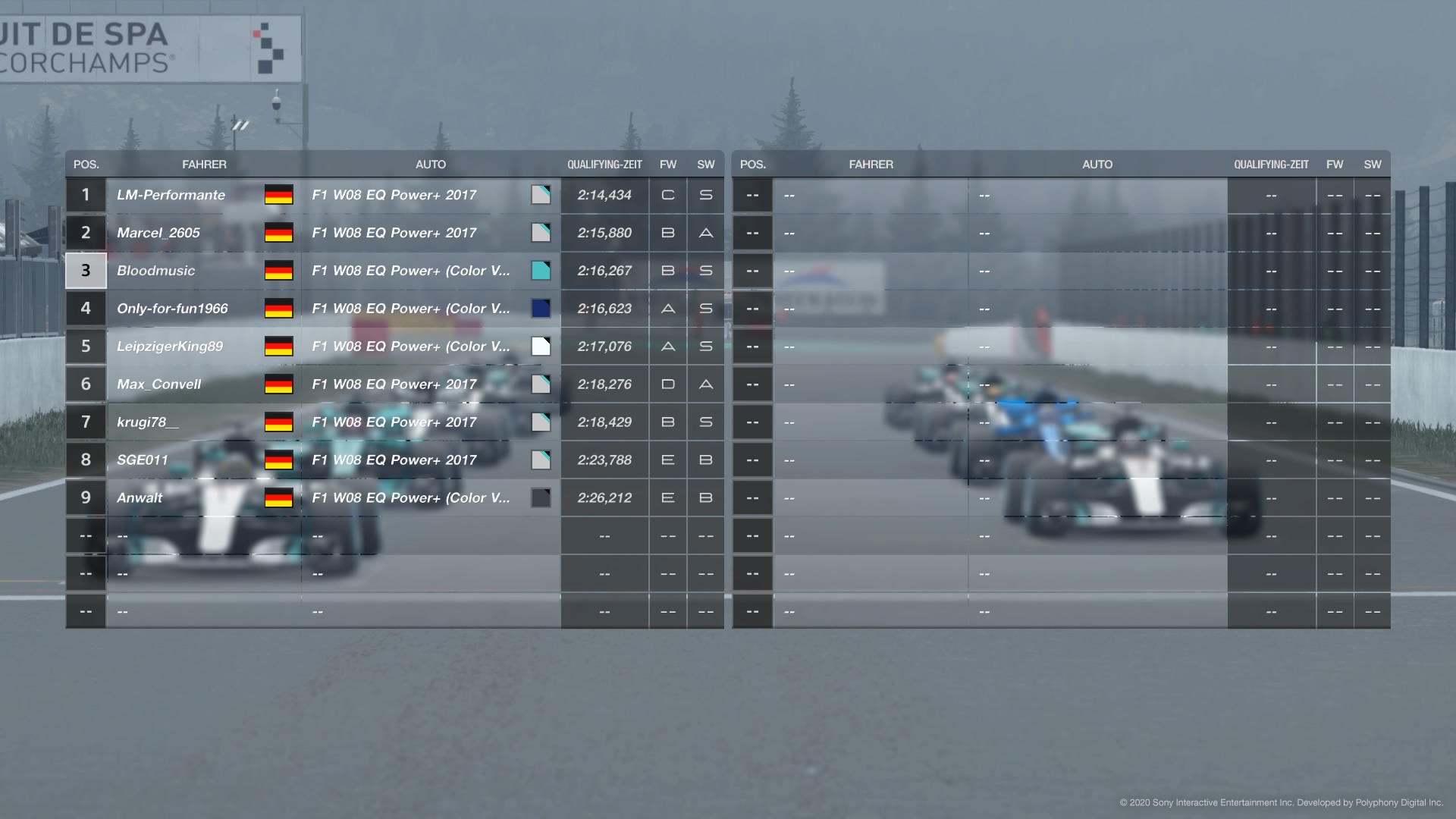The height and width of the screenshot is (819, 1456).
Task: Click the SW rating A for Marcel_2605
Action: tap(705, 233)
